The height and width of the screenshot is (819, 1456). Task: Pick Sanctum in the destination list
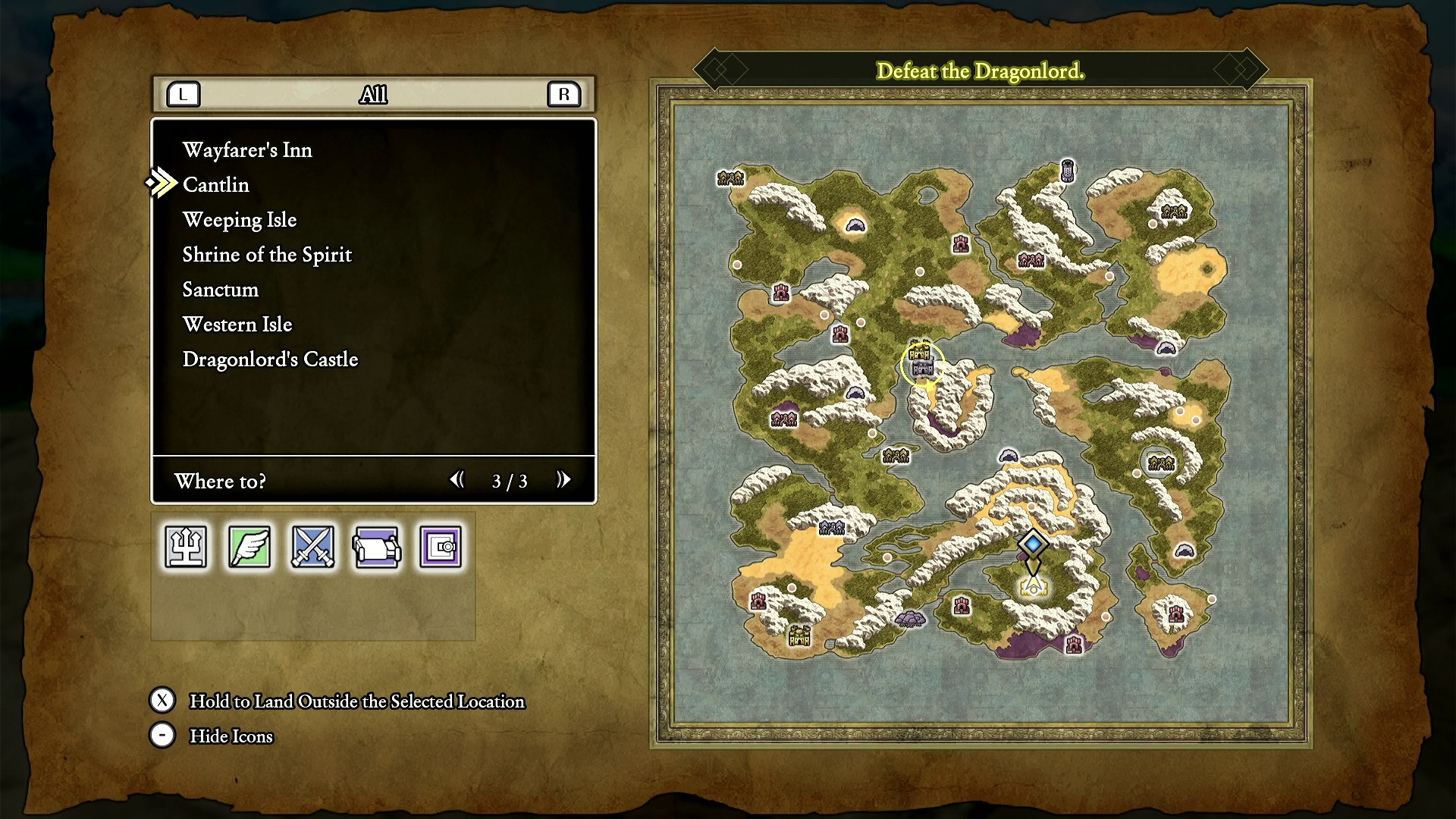click(221, 290)
